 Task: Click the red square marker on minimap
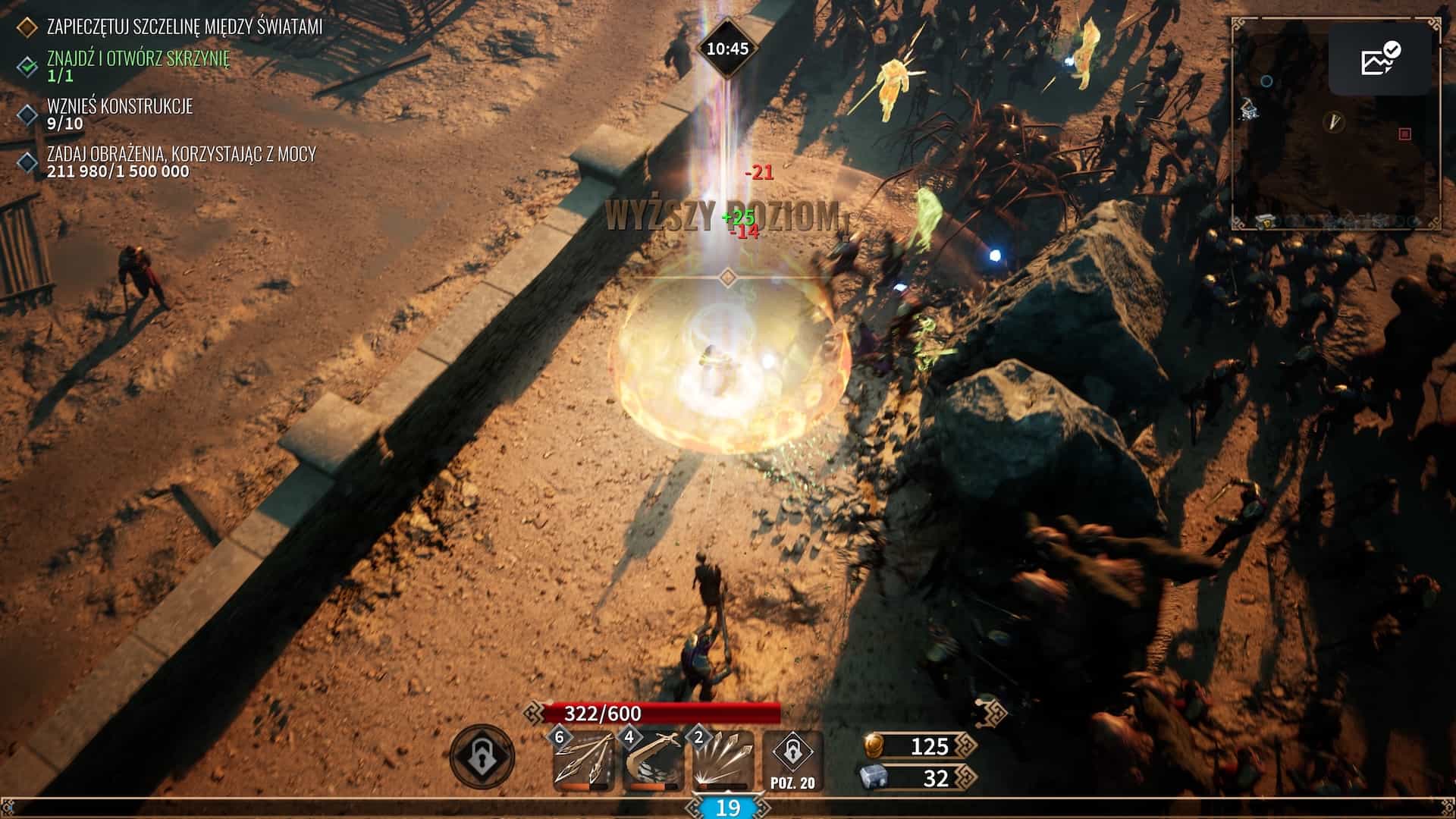click(1404, 134)
